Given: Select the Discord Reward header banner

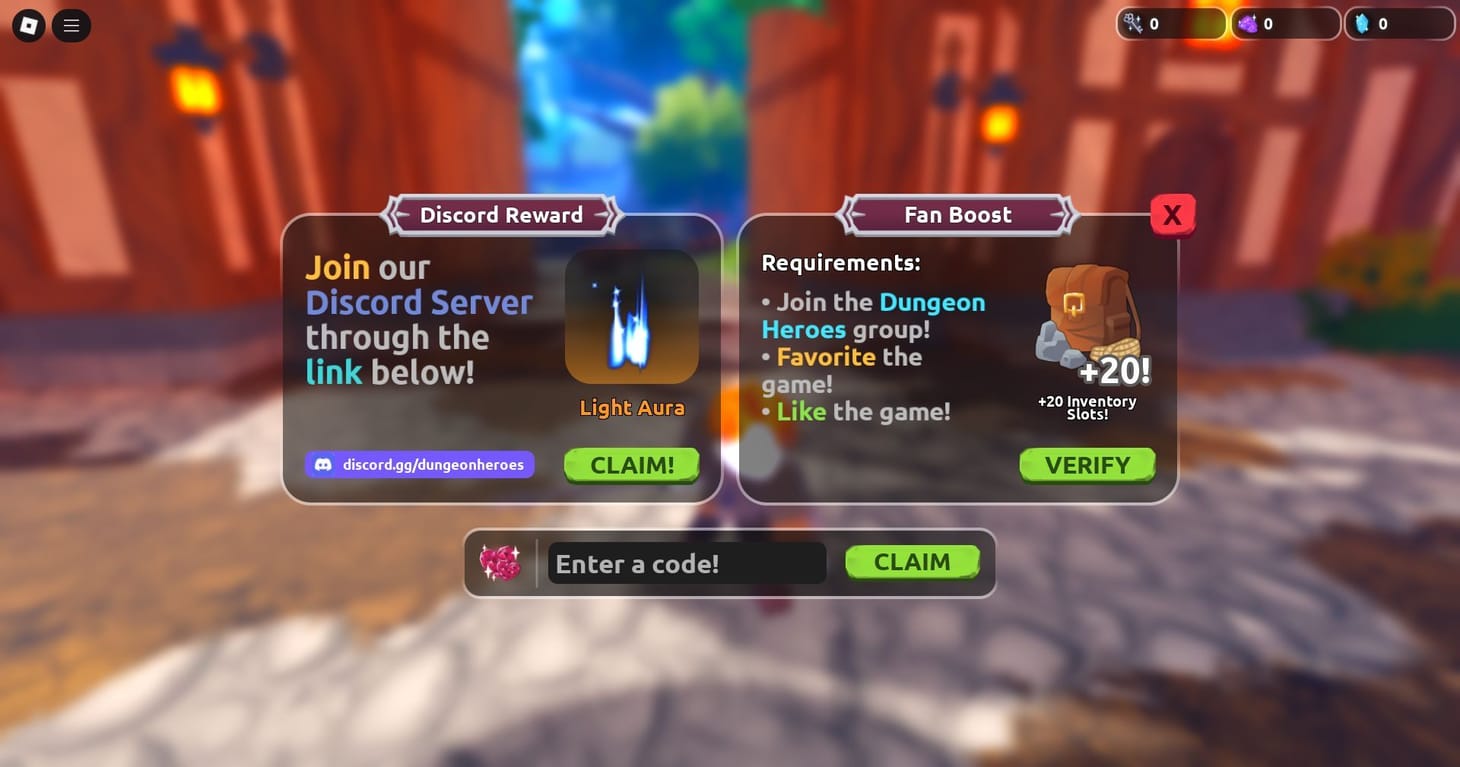Looking at the screenshot, I should [501, 214].
